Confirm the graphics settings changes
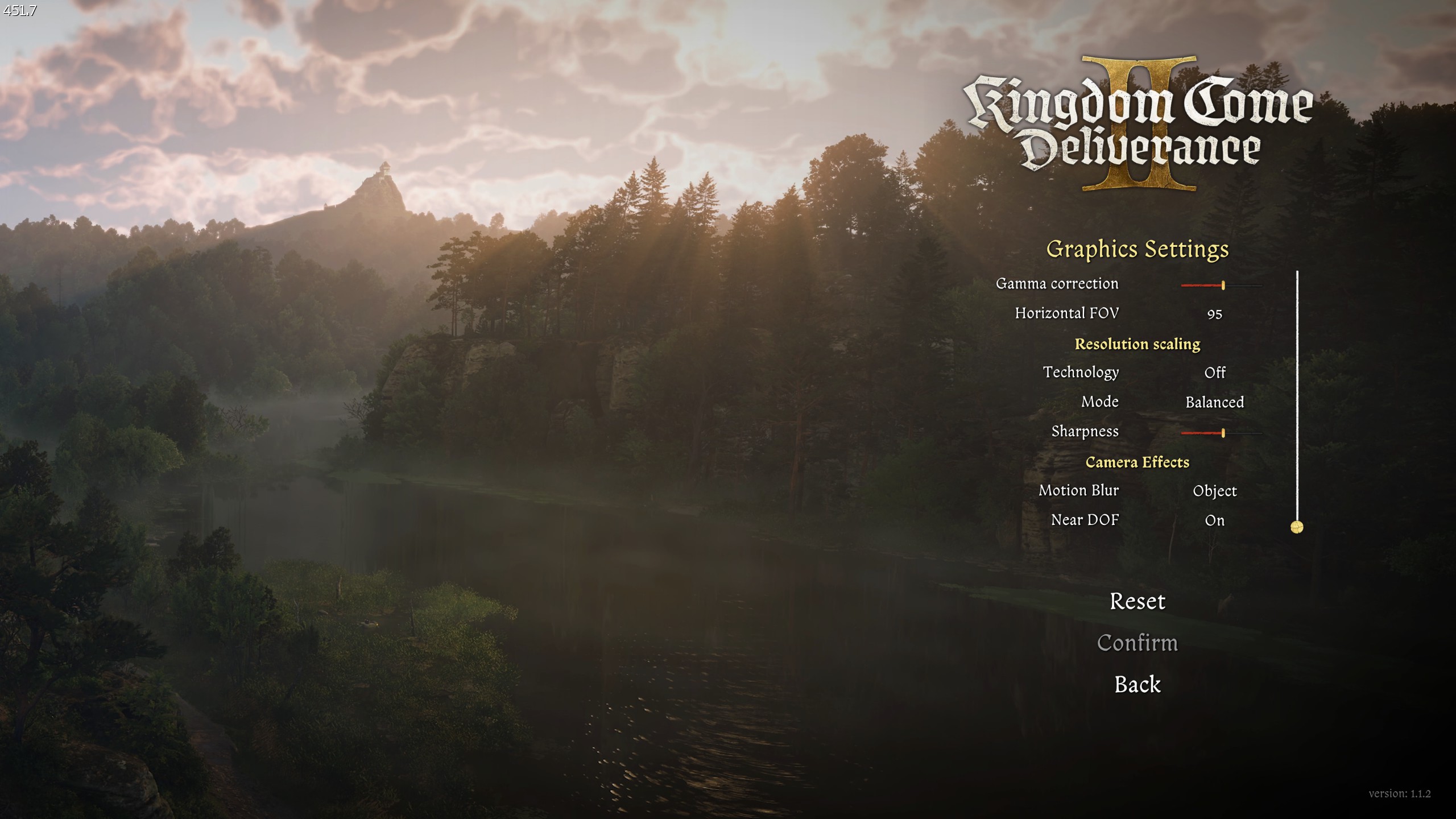The height and width of the screenshot is (819, 1456). click(x=1137, y=643)
